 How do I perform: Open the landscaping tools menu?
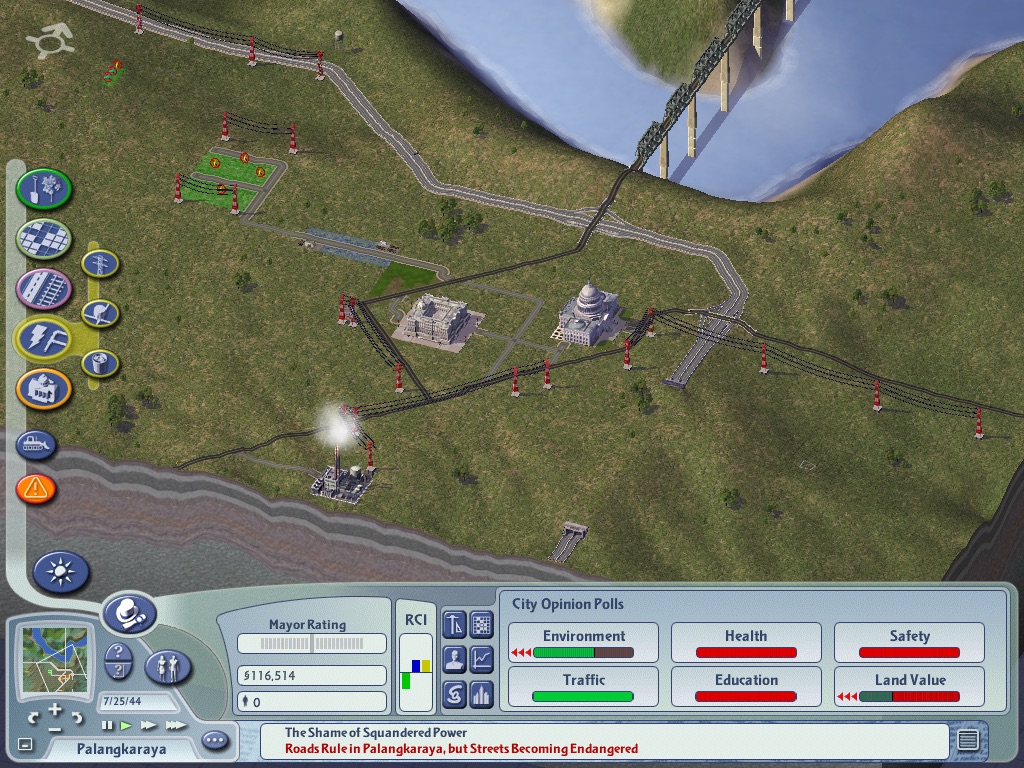point(44,187)
